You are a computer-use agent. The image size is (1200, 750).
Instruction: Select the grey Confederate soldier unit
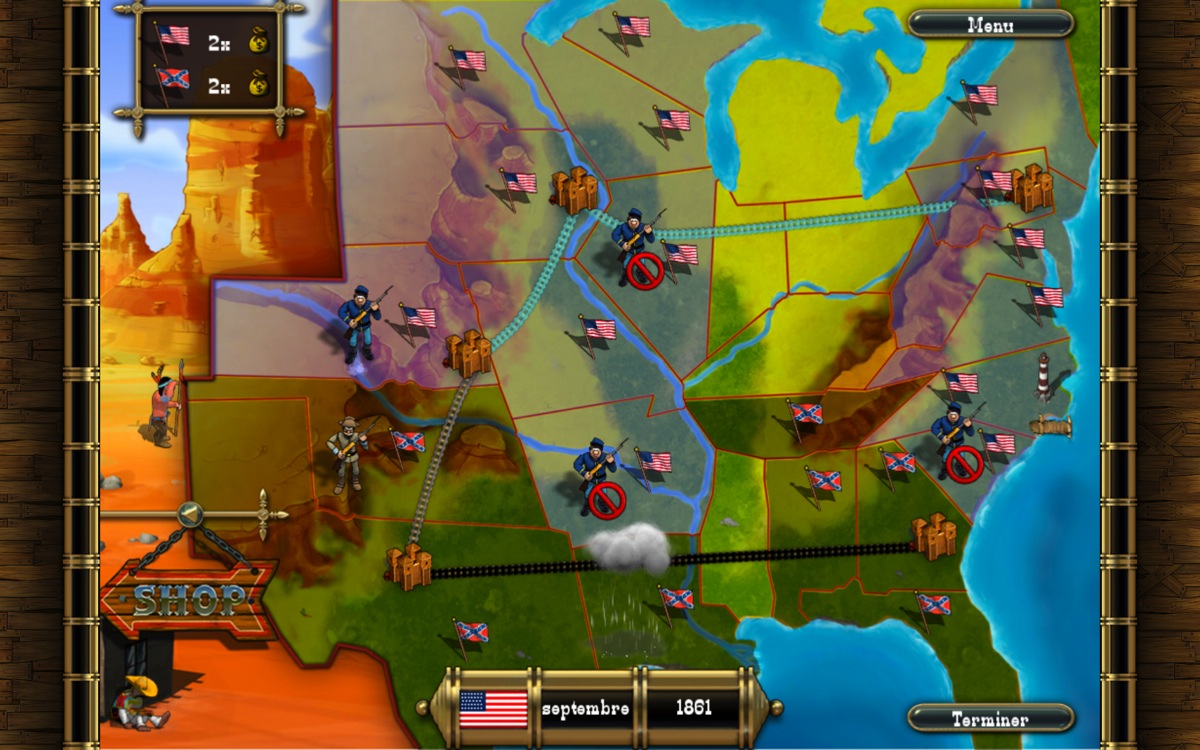349,453
